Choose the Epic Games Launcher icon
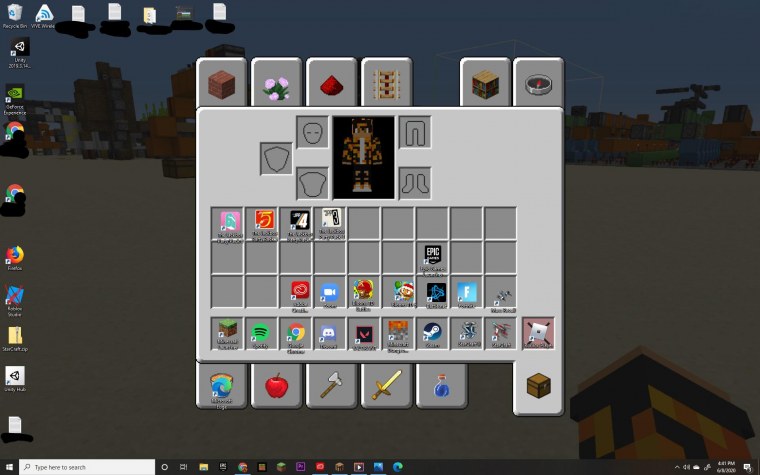Screen dimensions: 760x475 (432, 257)
